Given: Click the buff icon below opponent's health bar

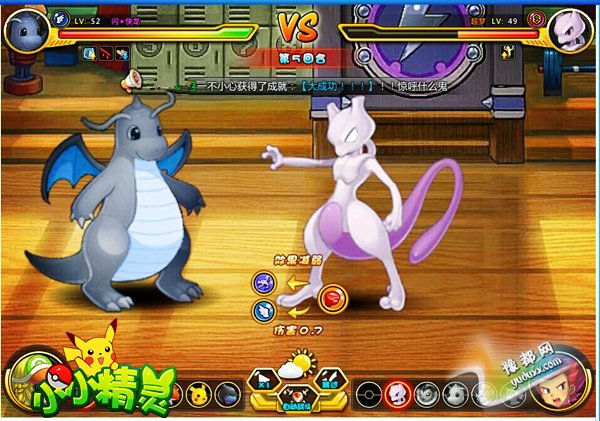Looking at the screenshot, I should coord(508,51).
